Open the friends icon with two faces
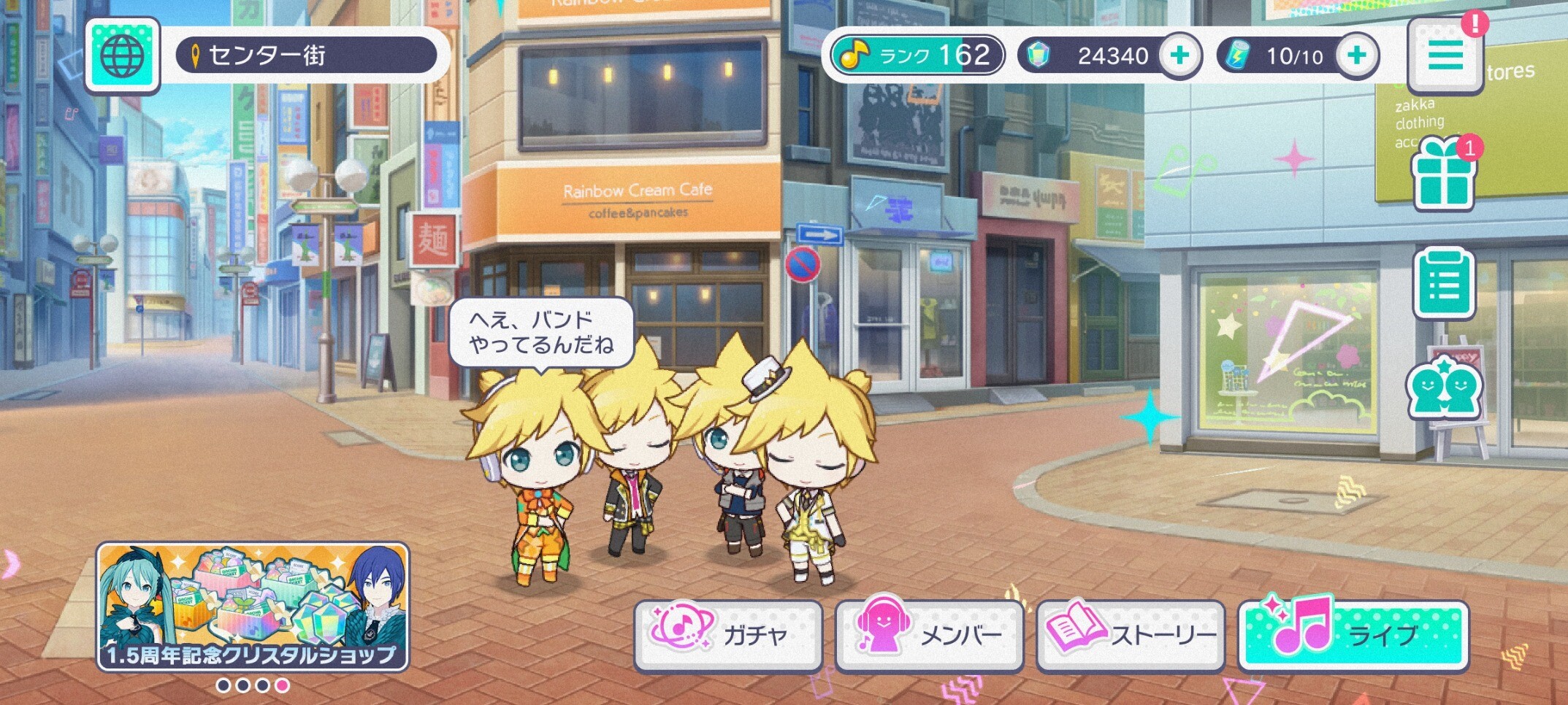 (1444, 388)
